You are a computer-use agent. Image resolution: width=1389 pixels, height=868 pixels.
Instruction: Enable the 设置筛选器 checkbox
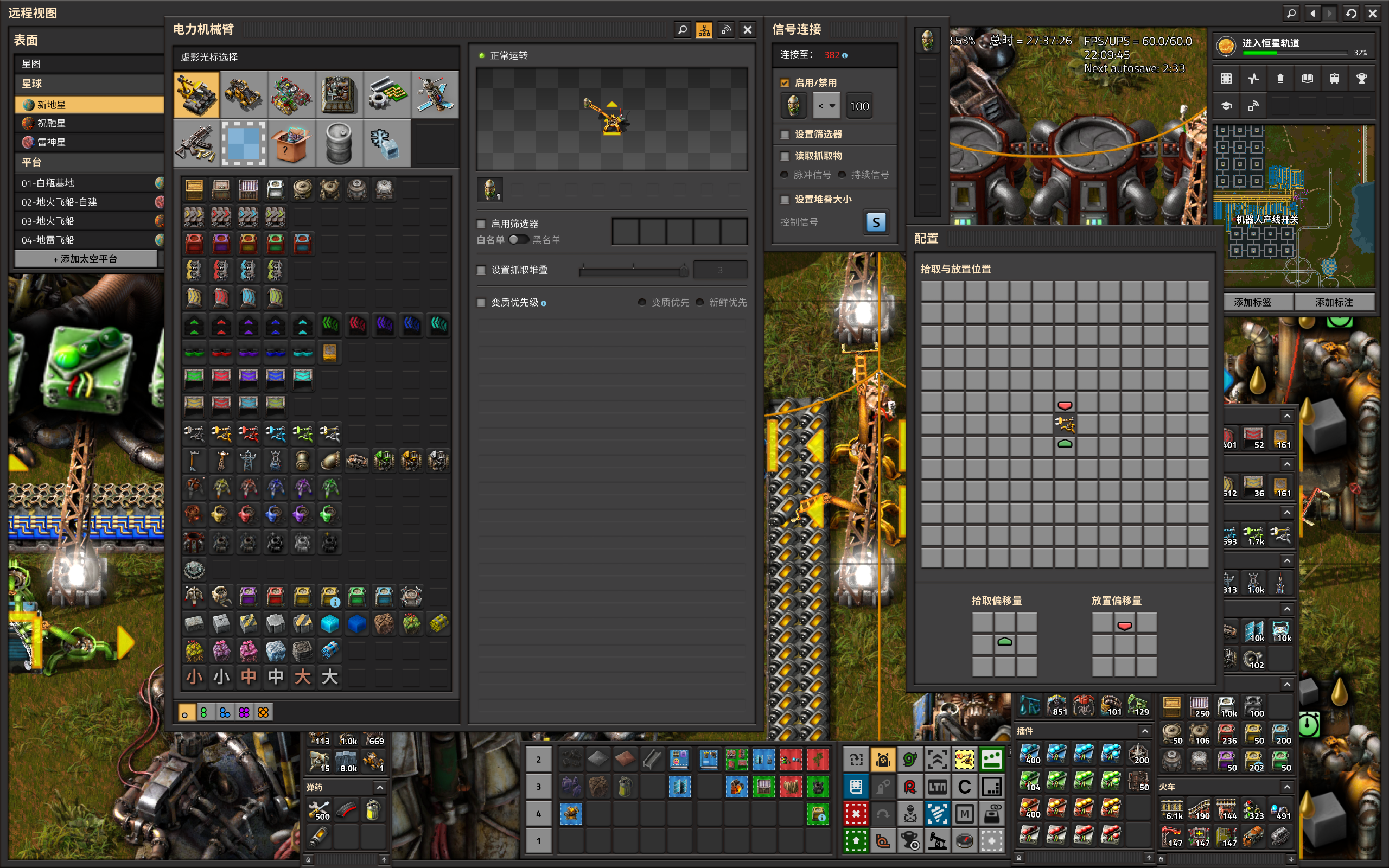[785, 135]
